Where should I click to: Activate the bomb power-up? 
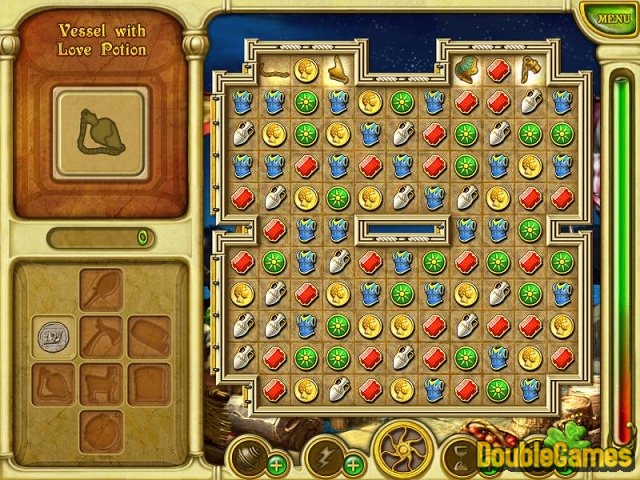pyautogui.click(x=245, y=456)
